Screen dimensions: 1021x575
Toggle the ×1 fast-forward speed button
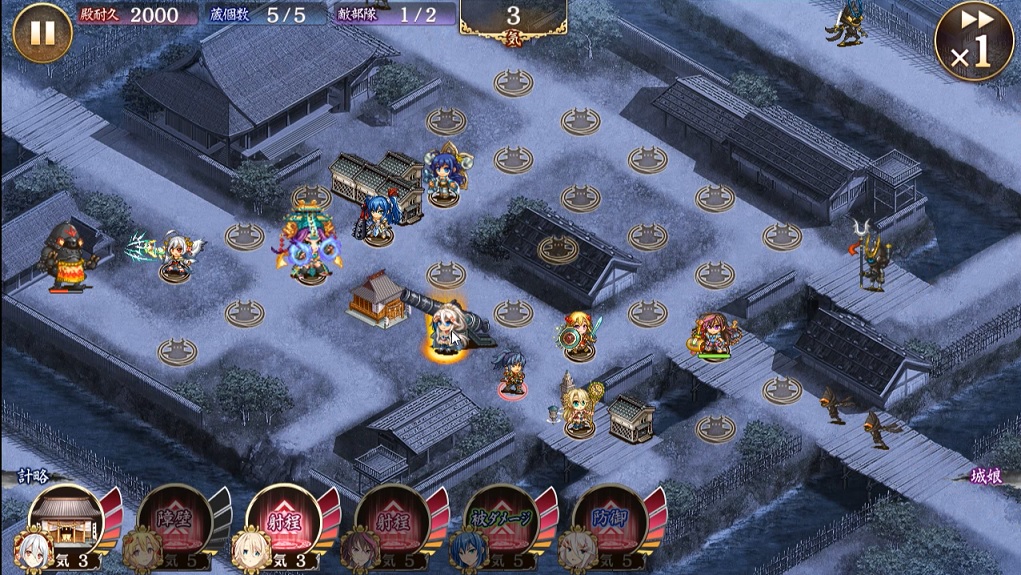tap(972, 42)
